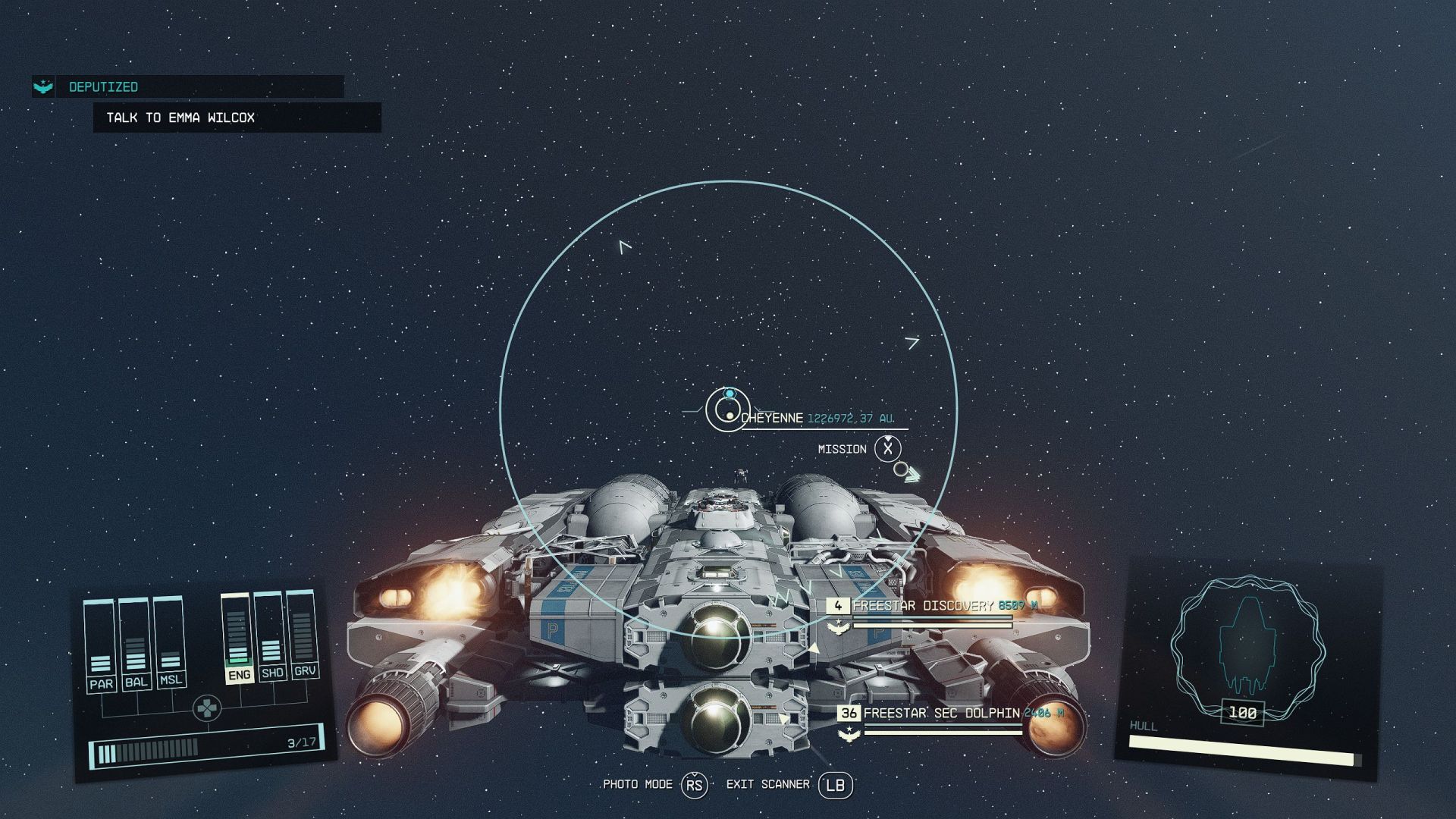Select the MSL weapon power column

coord(170,641)
